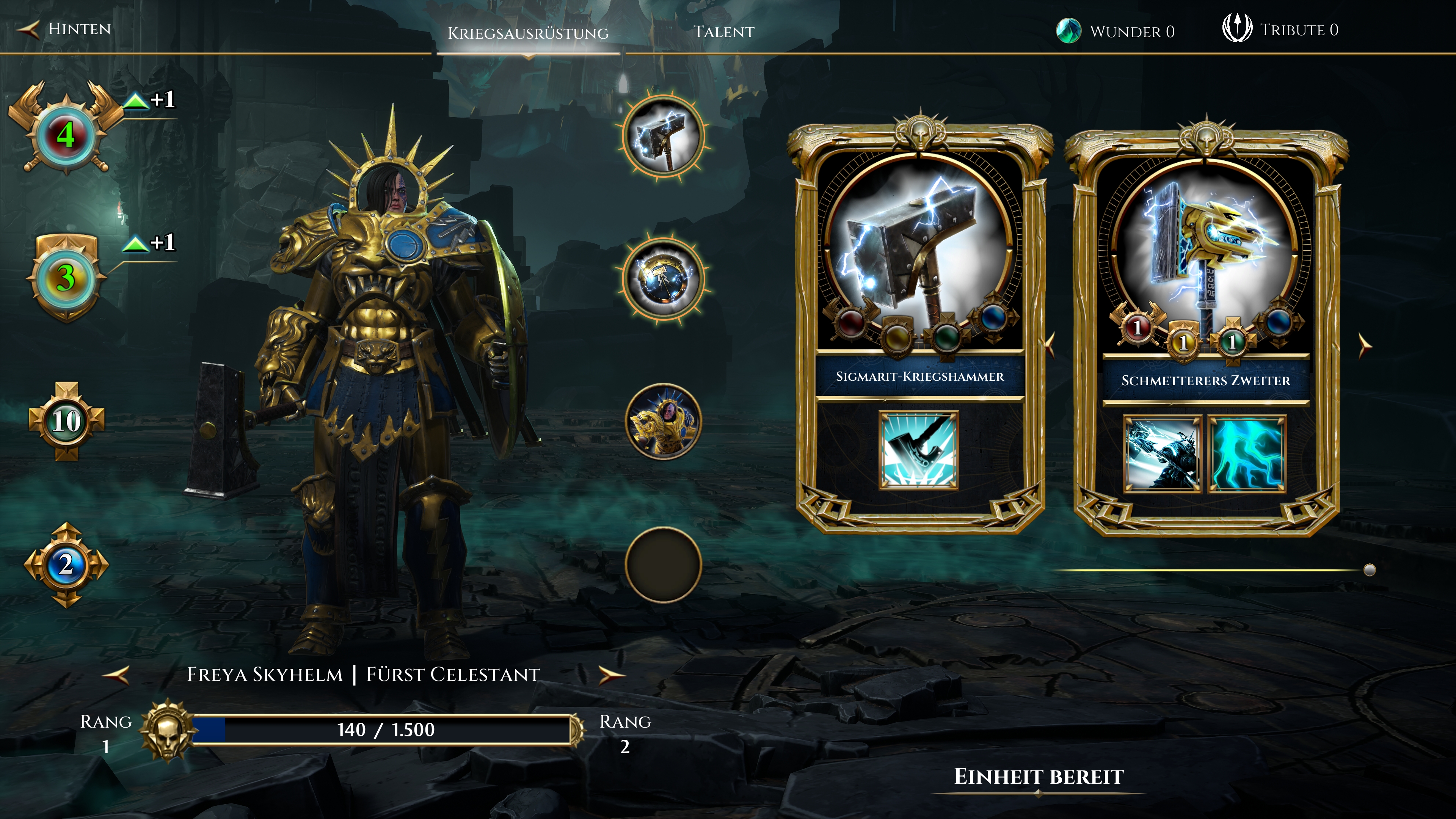The image size is (1456, 819).
Task: Open the Talent tab
Action: click(x=723, y=31)
